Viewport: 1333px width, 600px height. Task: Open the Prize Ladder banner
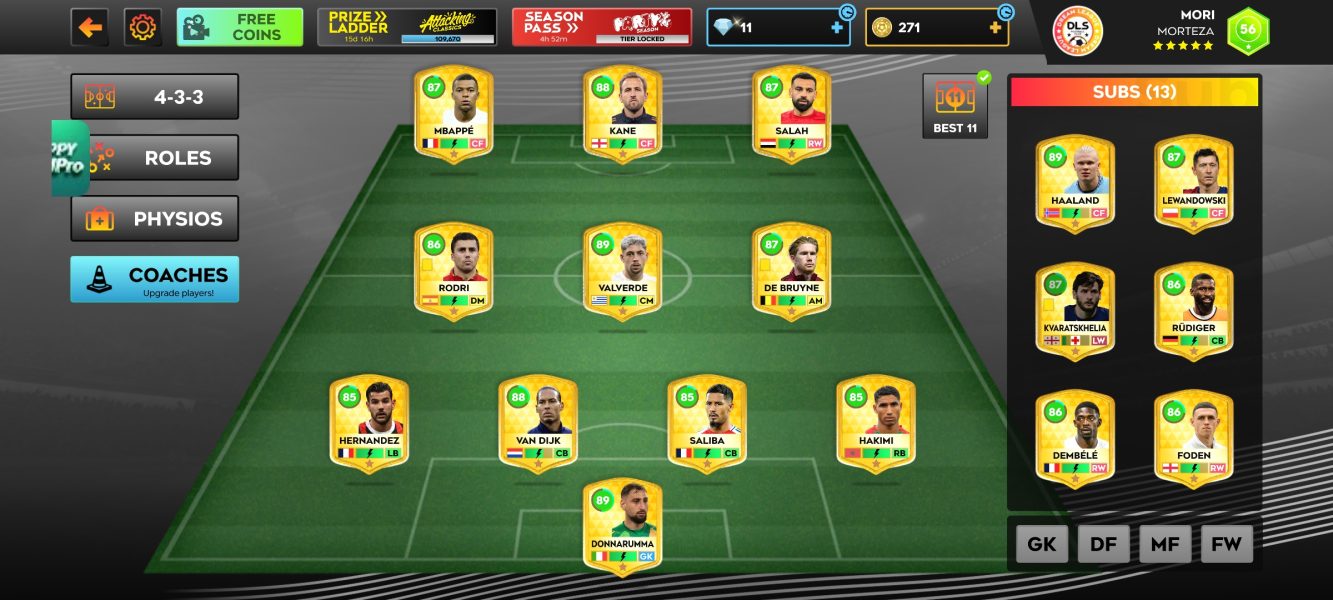tap(407, 27)
